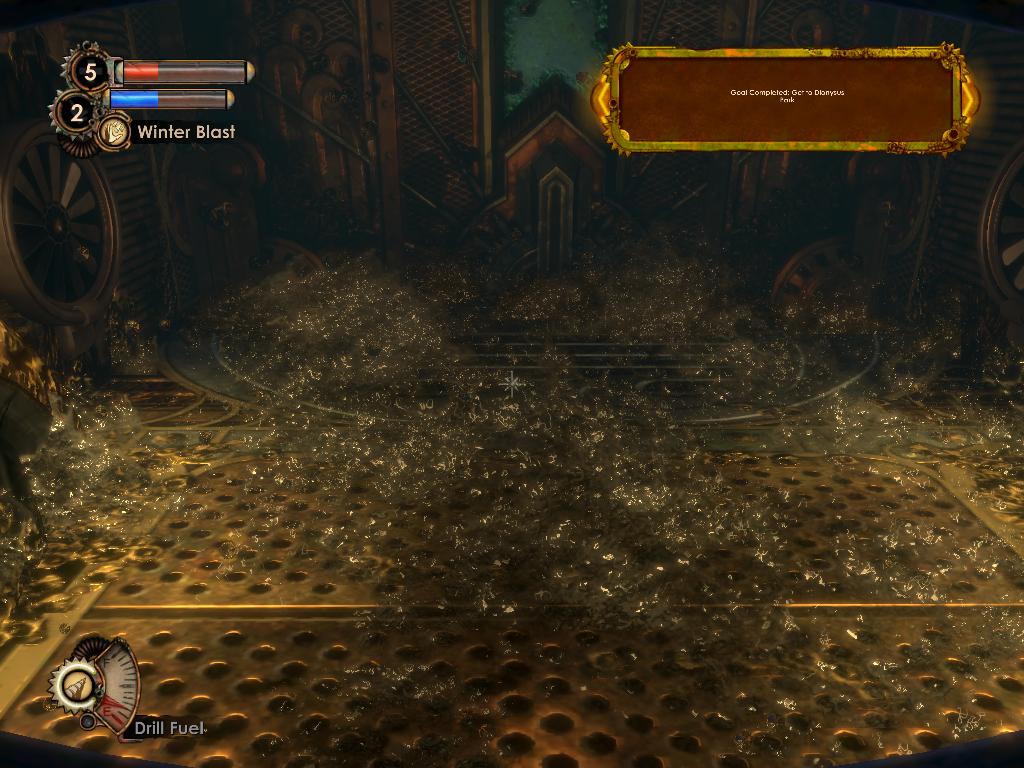
Task: Open the Goal Completed notification panel
Action: pos(785,98)
